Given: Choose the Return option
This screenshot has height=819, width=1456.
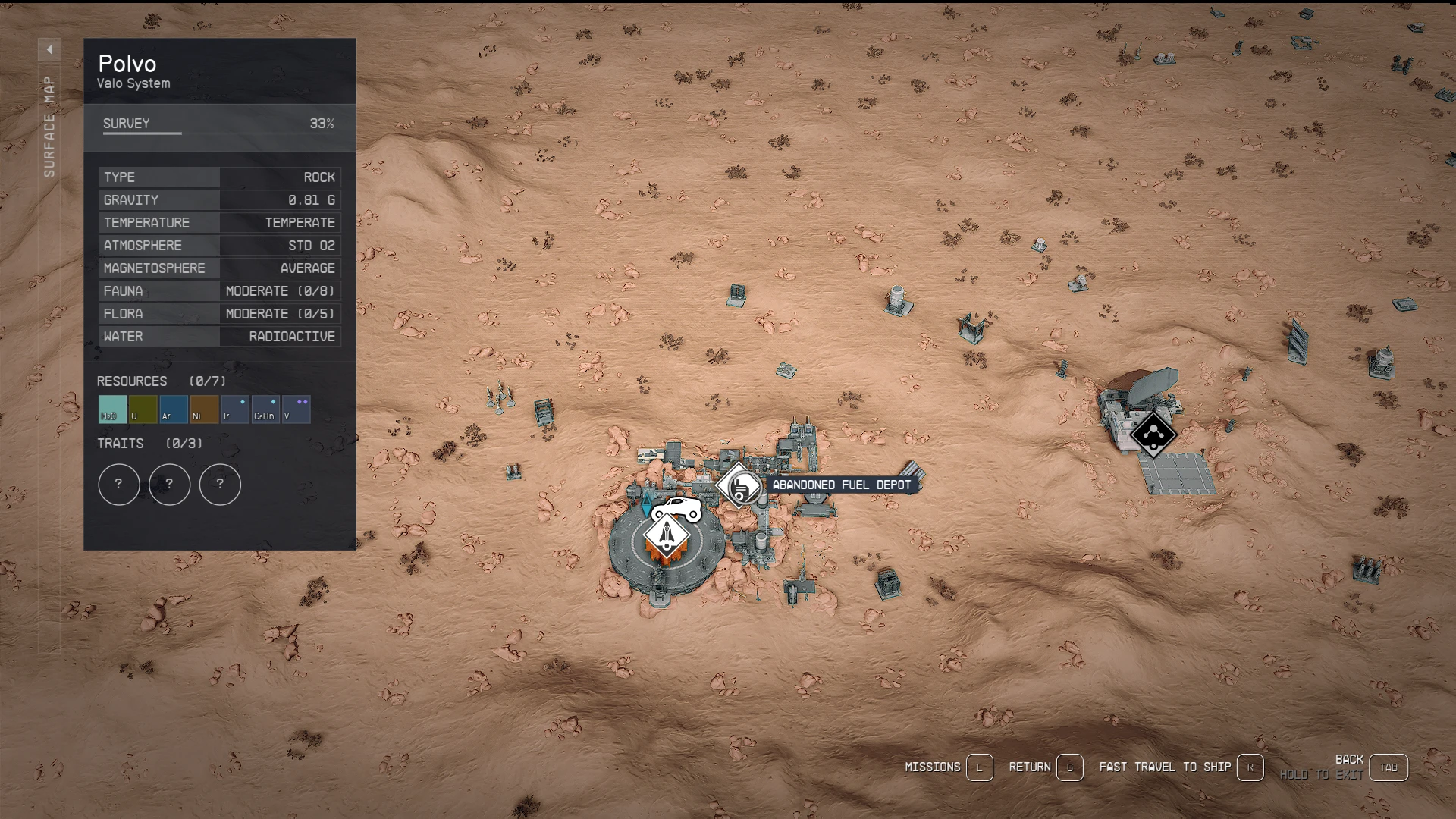Looking at the screenshot, I should pos(1069,767).
